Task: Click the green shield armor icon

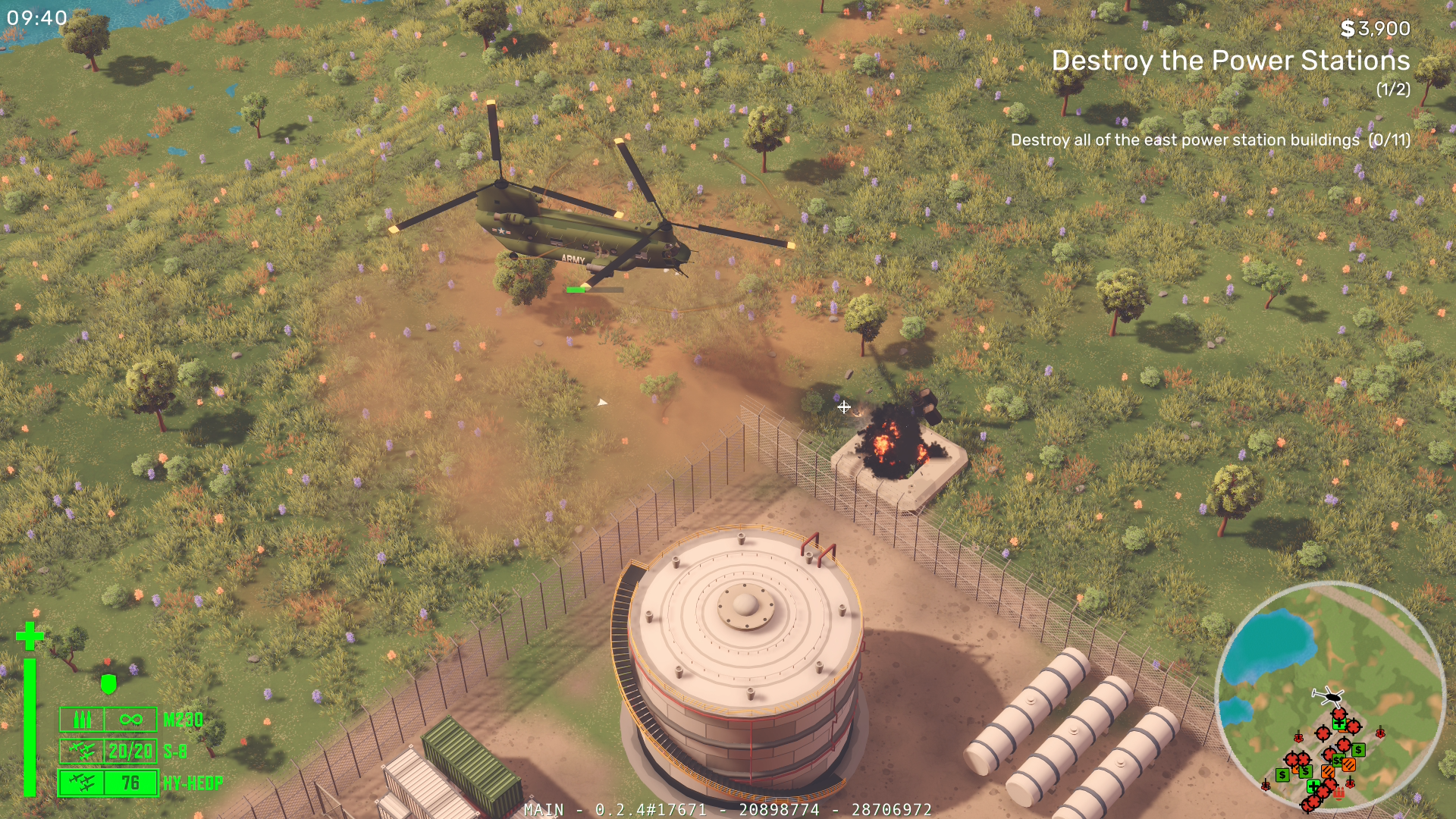Action: (x=108, y=684)
